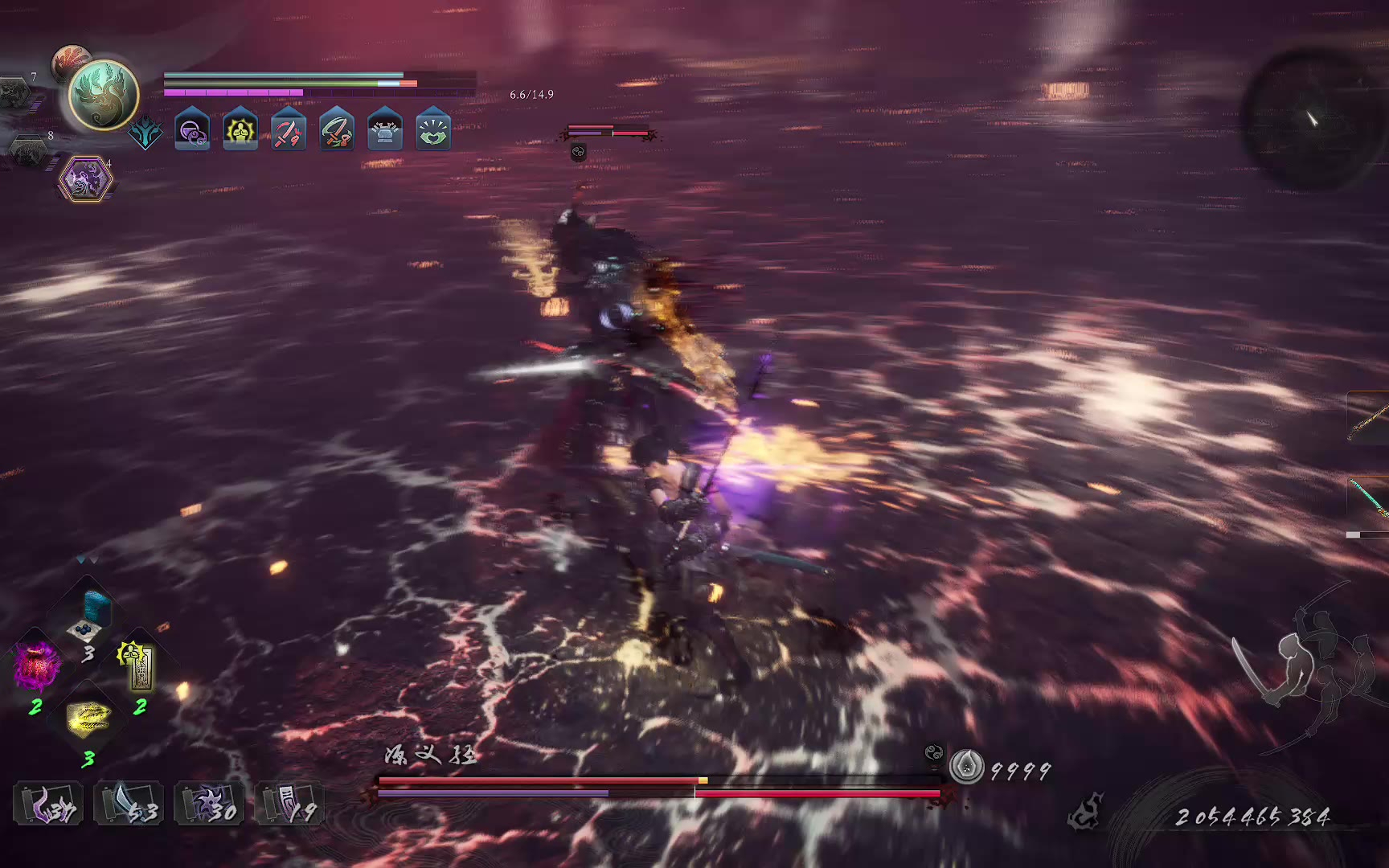Select the purple spiky pouch item
The image size is (1389, 868).
pyautogui.click(x=36, y=667)
